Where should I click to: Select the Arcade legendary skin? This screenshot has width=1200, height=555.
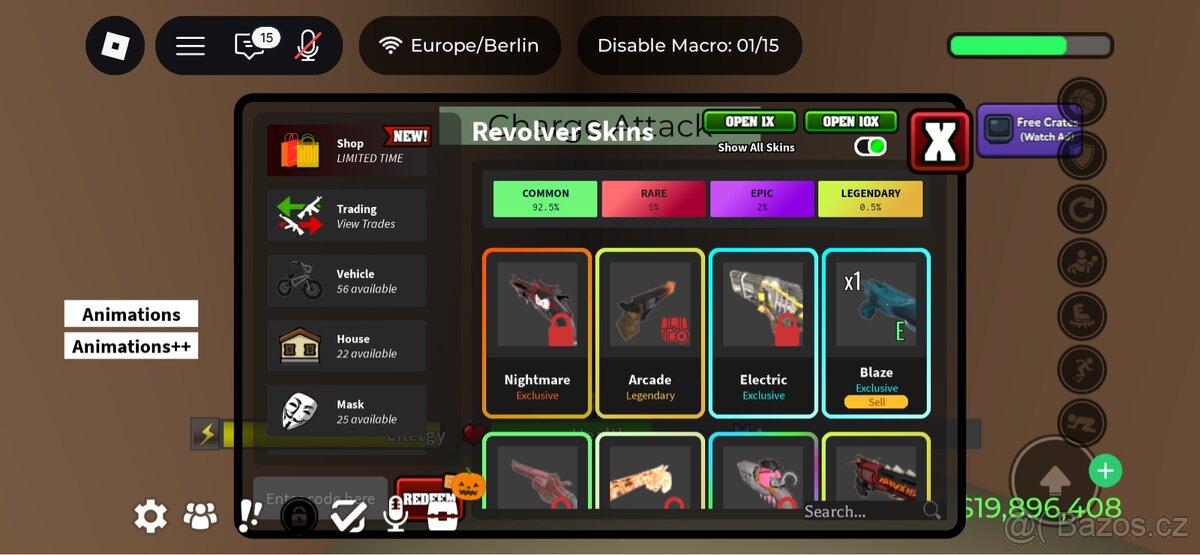pyautogui.click(x=650, y=332)
